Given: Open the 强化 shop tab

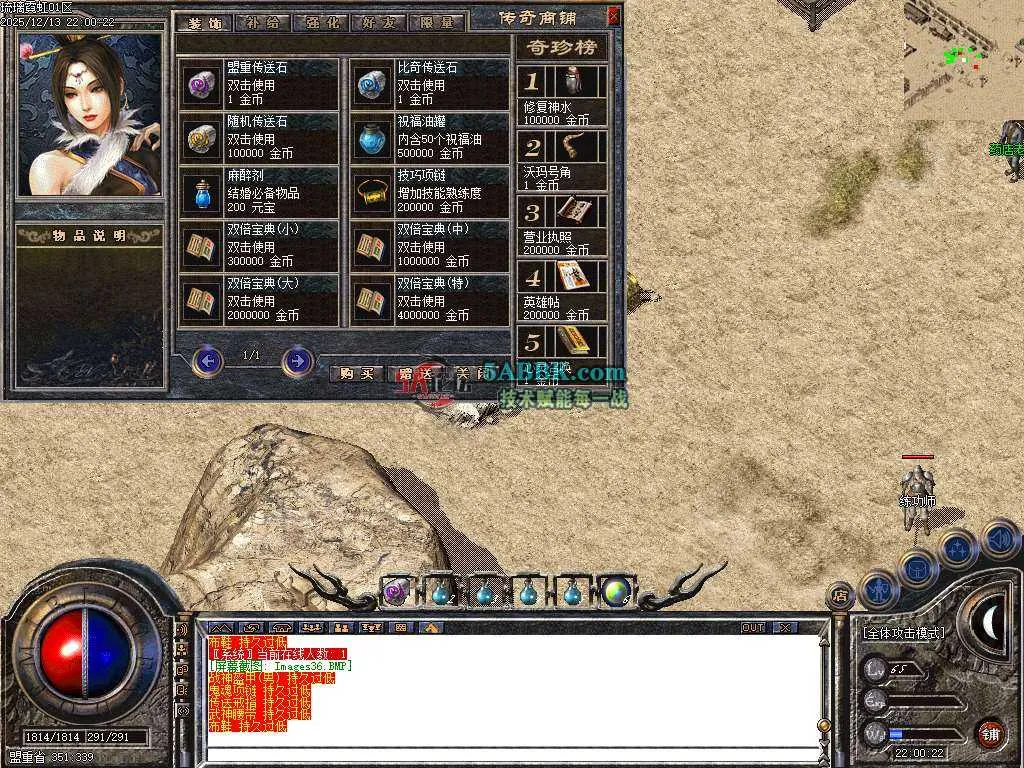Looking at the screenshot, I should coord(320,22).
